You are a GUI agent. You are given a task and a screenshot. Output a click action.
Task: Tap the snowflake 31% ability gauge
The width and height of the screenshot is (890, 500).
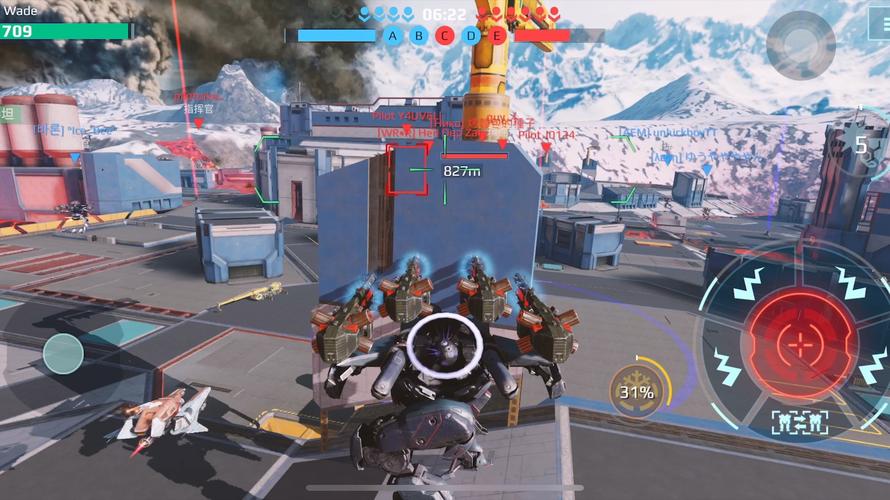tap(636, 391)
